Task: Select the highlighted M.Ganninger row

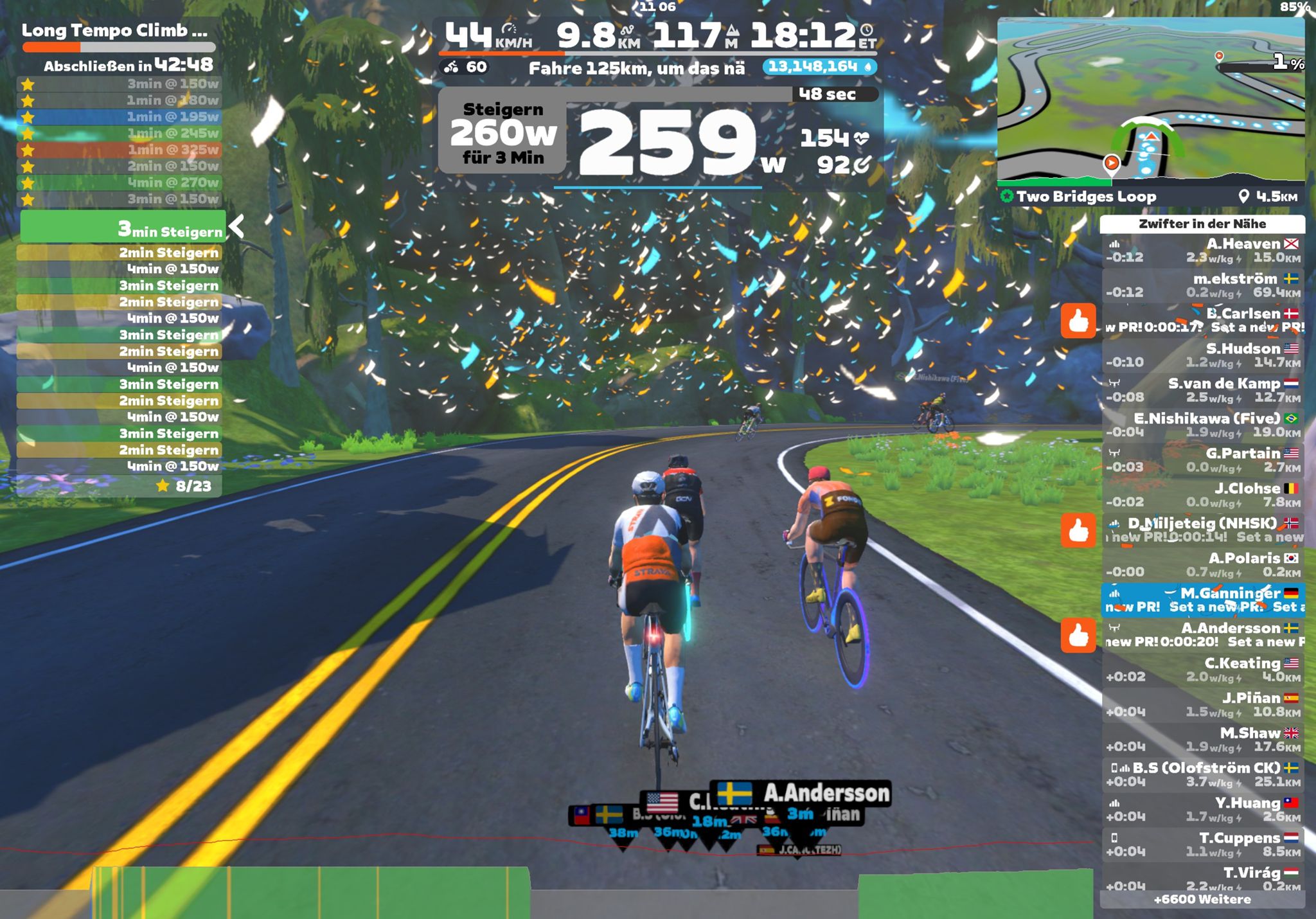Action: pyautogui.click(x=1202, y=600)
